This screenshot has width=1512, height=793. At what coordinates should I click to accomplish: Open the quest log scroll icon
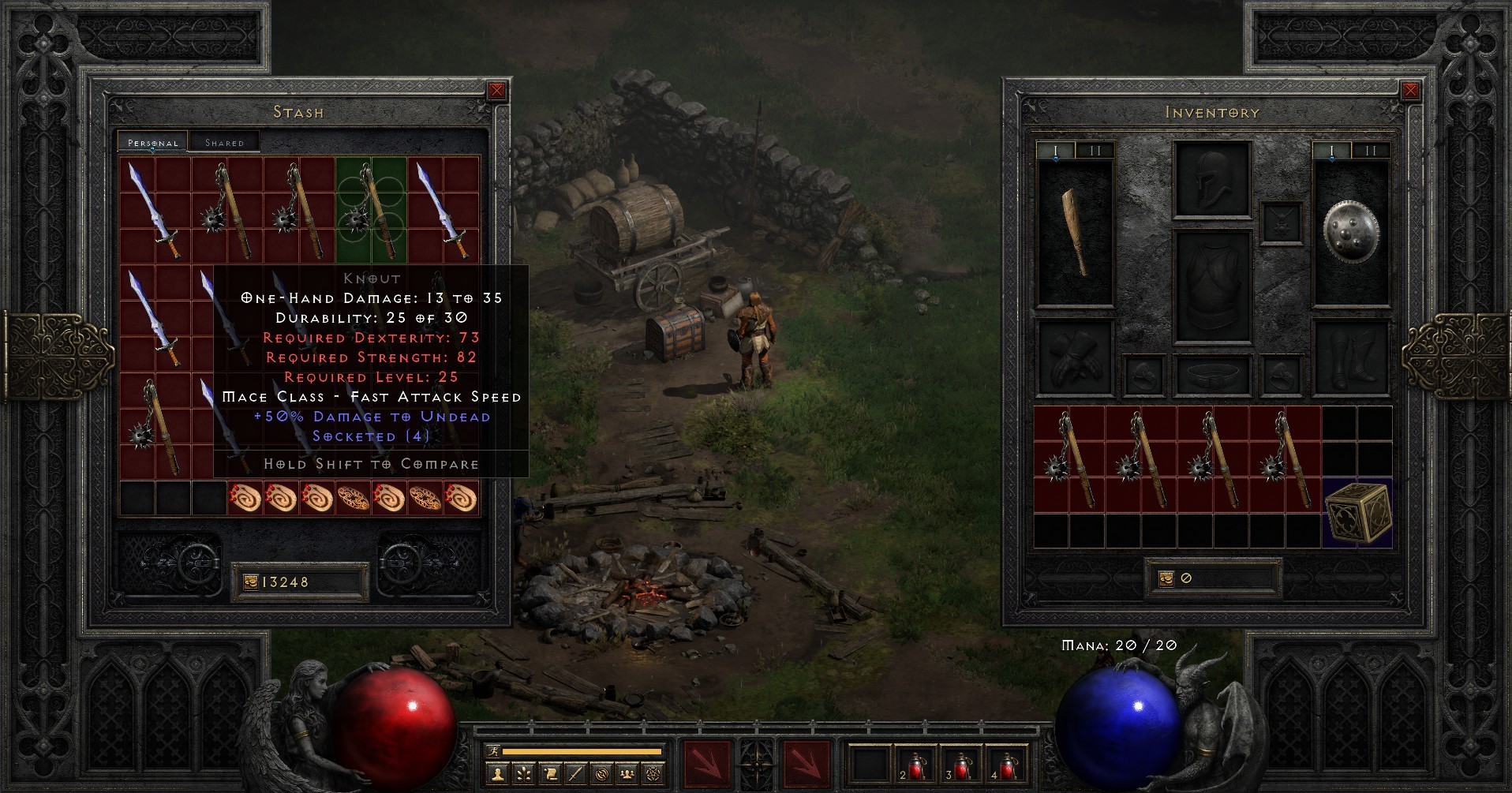coord(551,776)
